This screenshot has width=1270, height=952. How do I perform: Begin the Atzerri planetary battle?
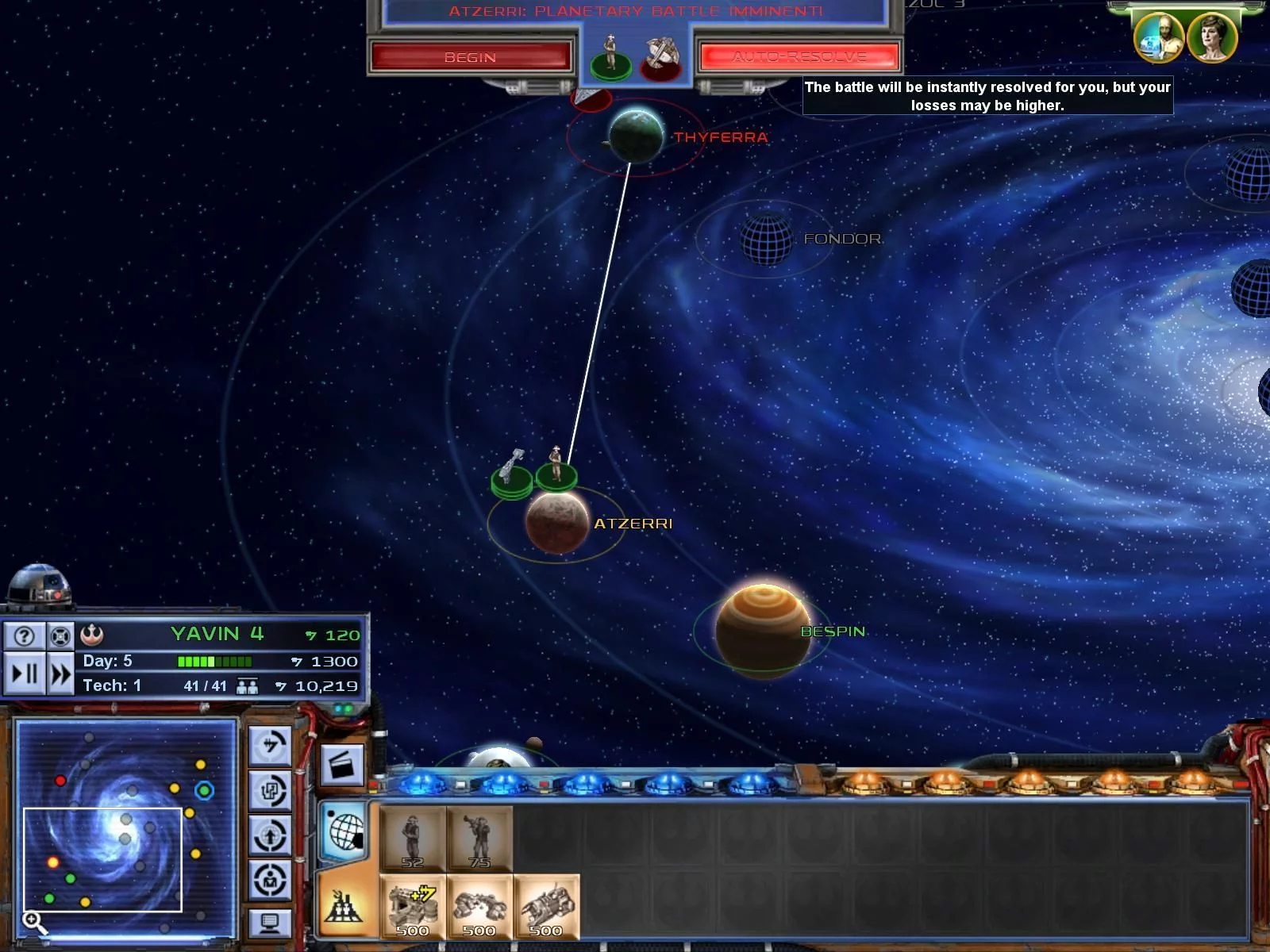(x=470, y=57)
